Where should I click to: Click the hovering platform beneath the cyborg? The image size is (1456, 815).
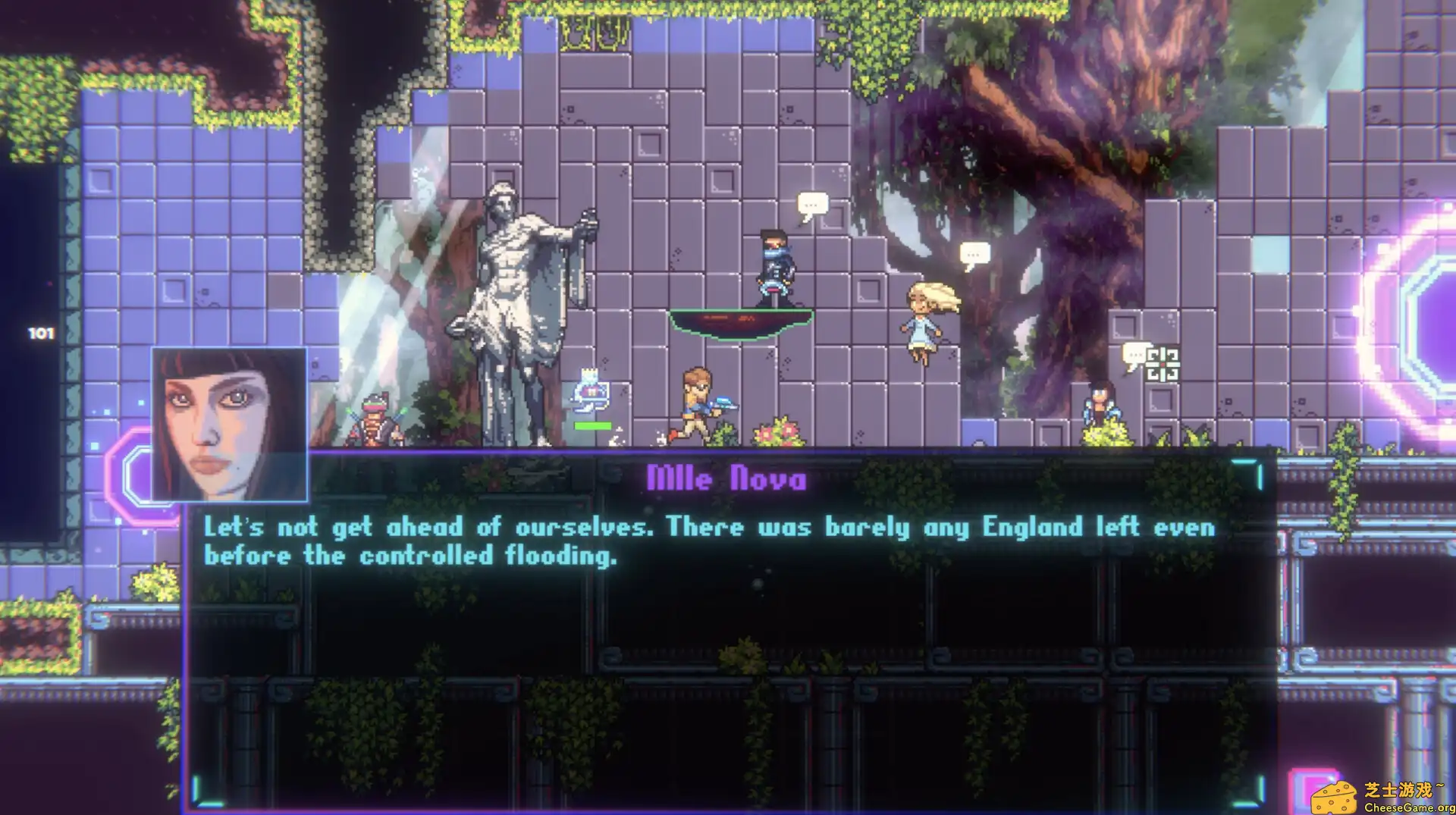click(x=739, y=322)
